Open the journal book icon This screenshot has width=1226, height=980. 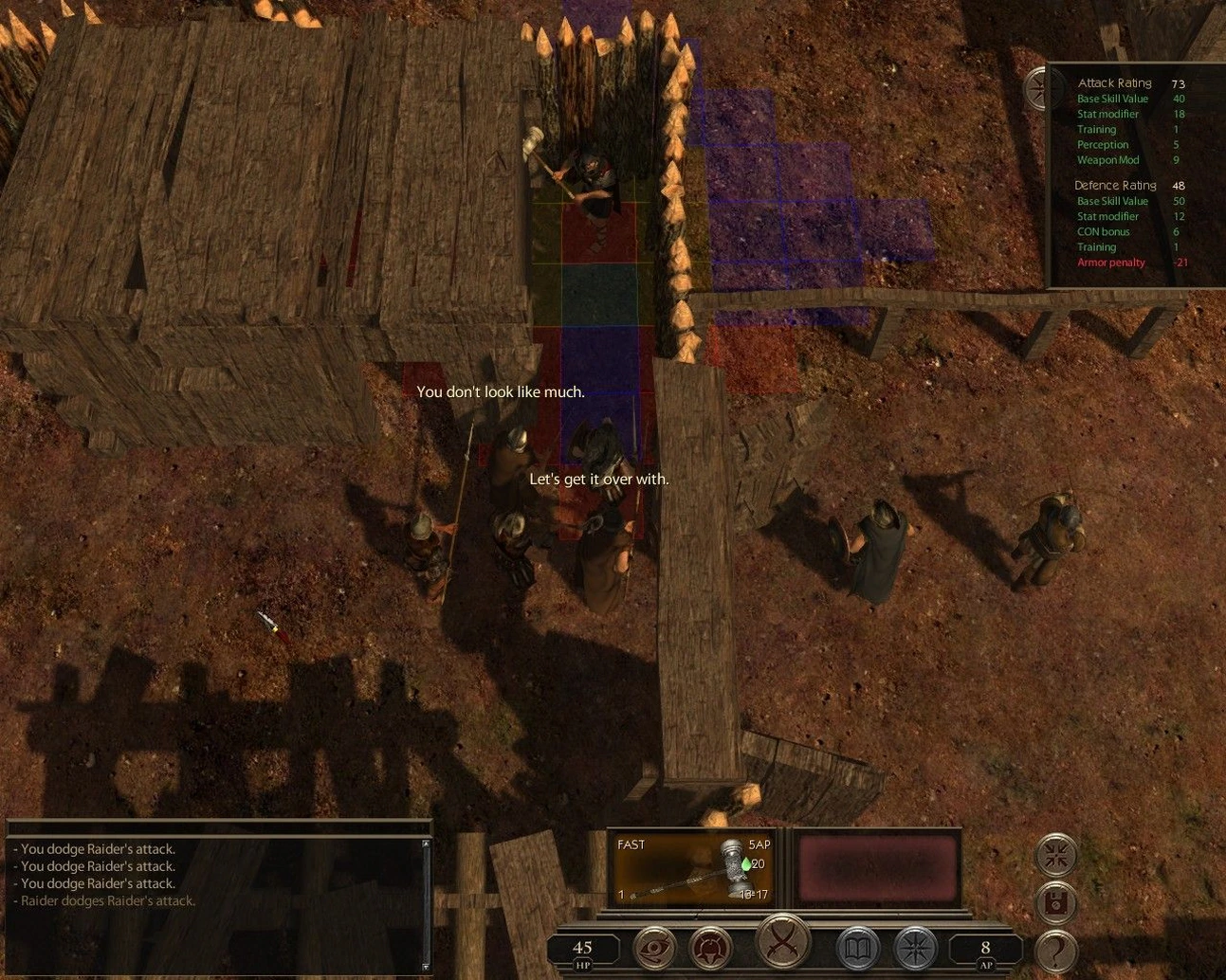click(x=857, y=948)
